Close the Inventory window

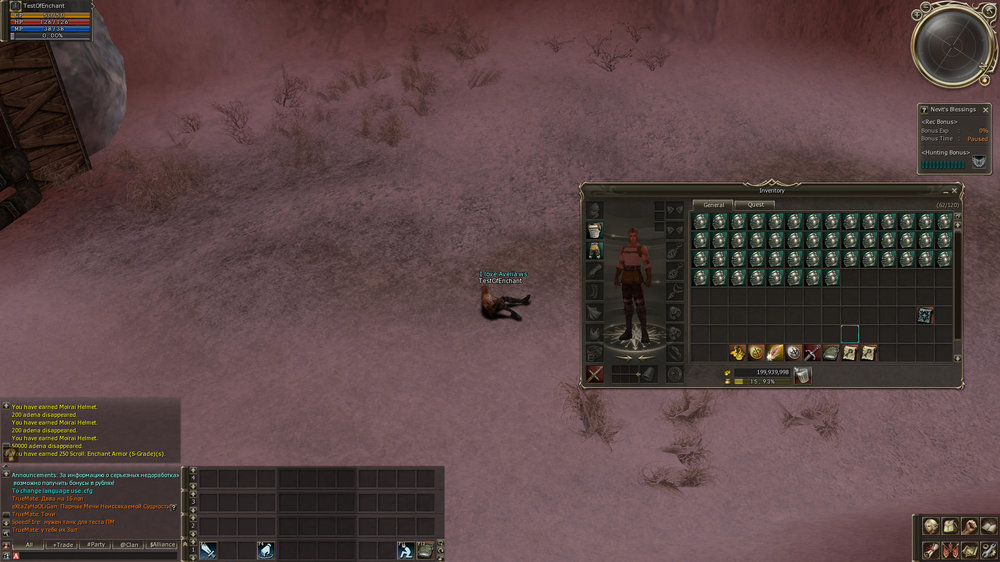[x=955, y=190]
